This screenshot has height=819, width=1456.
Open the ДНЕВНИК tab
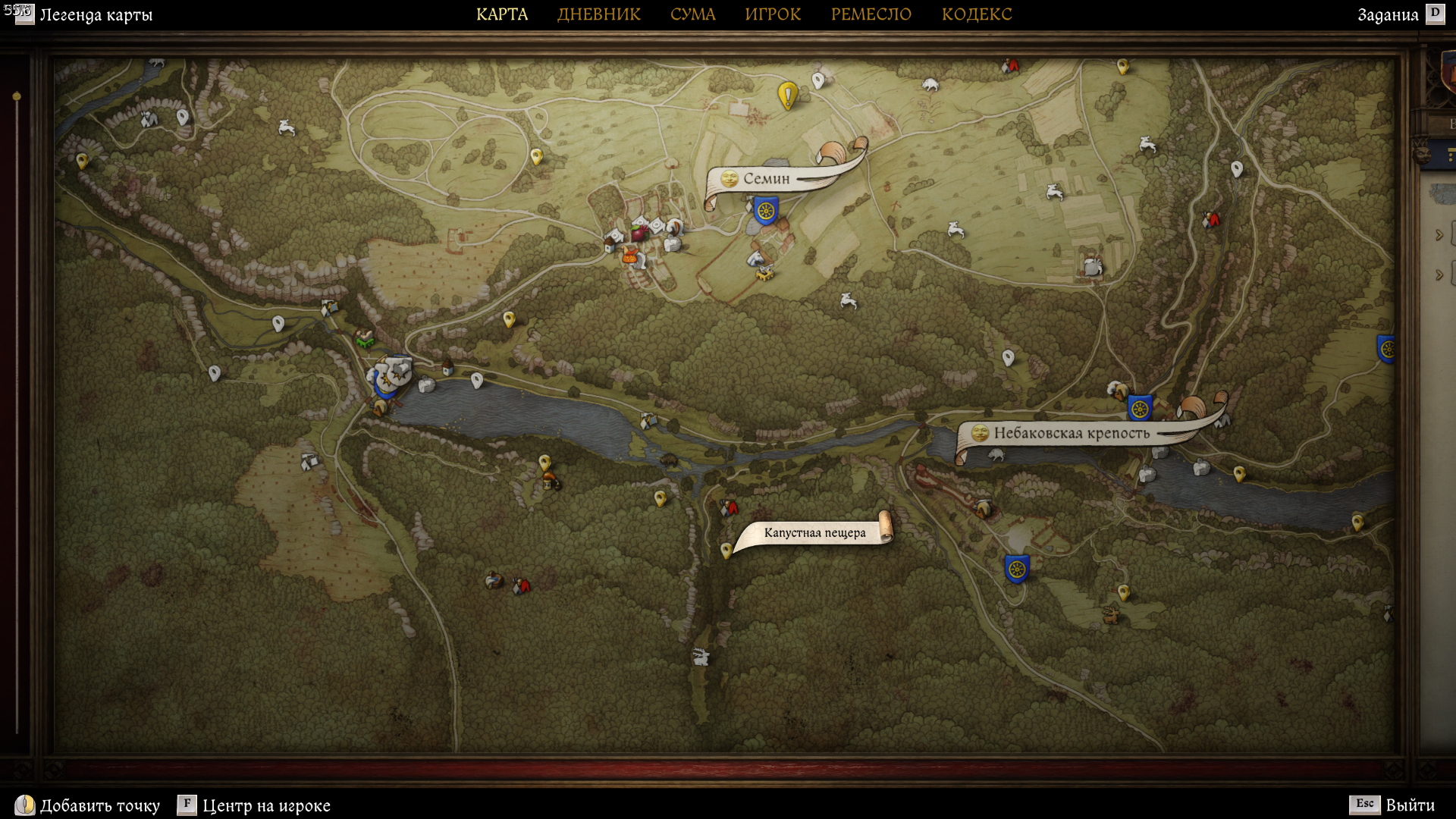598,14
